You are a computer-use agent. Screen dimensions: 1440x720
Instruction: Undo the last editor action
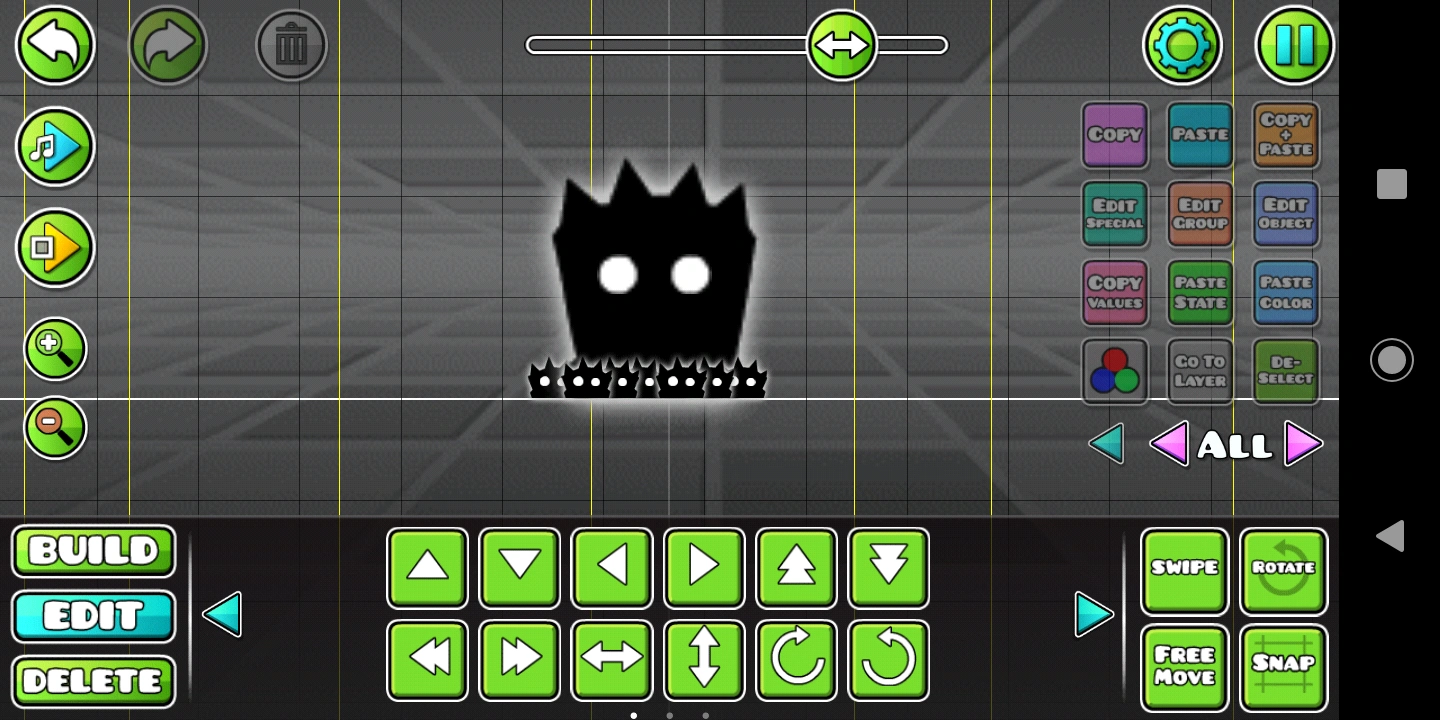55,45
